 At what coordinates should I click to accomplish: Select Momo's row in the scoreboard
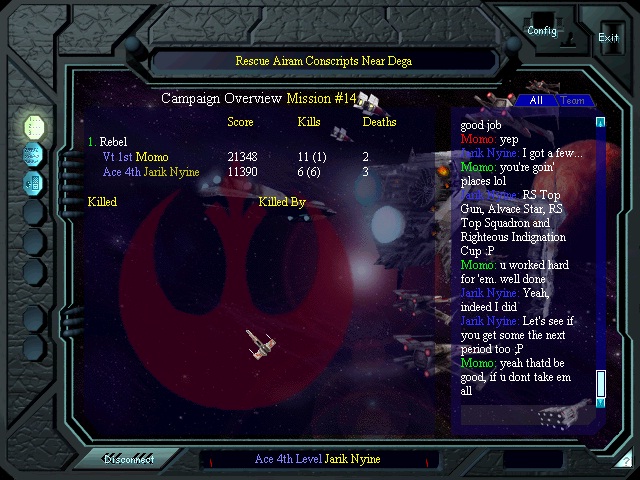(240, 157)
